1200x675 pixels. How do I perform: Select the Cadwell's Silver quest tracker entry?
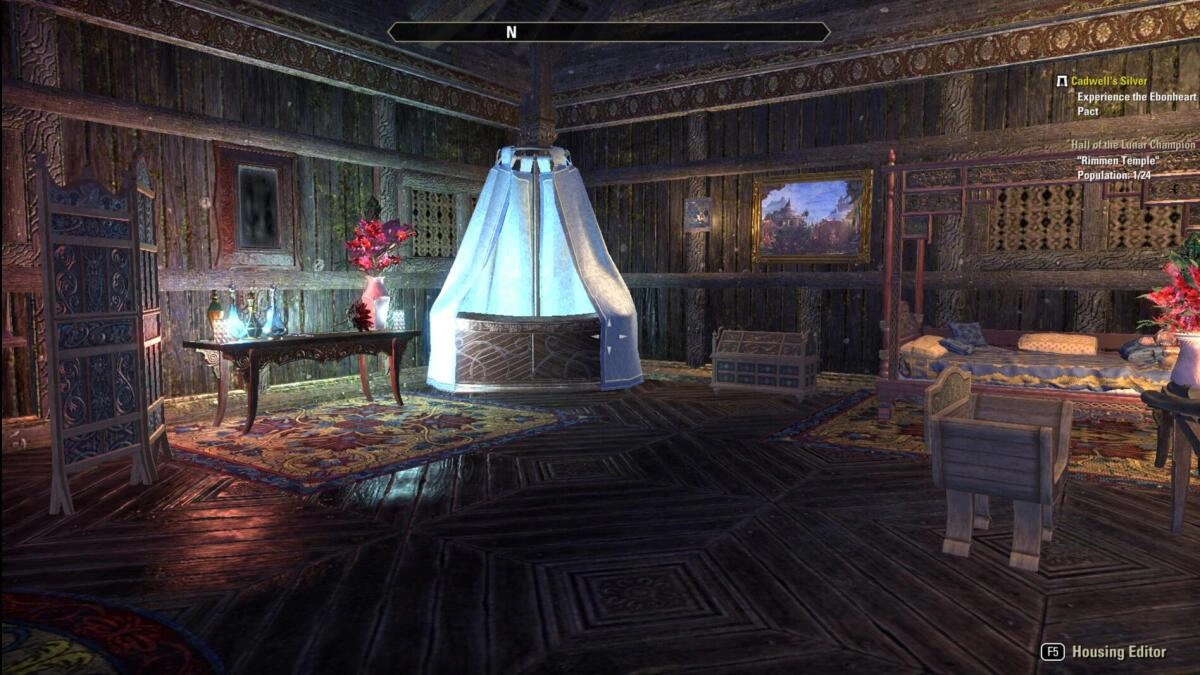pos(1109,81)
